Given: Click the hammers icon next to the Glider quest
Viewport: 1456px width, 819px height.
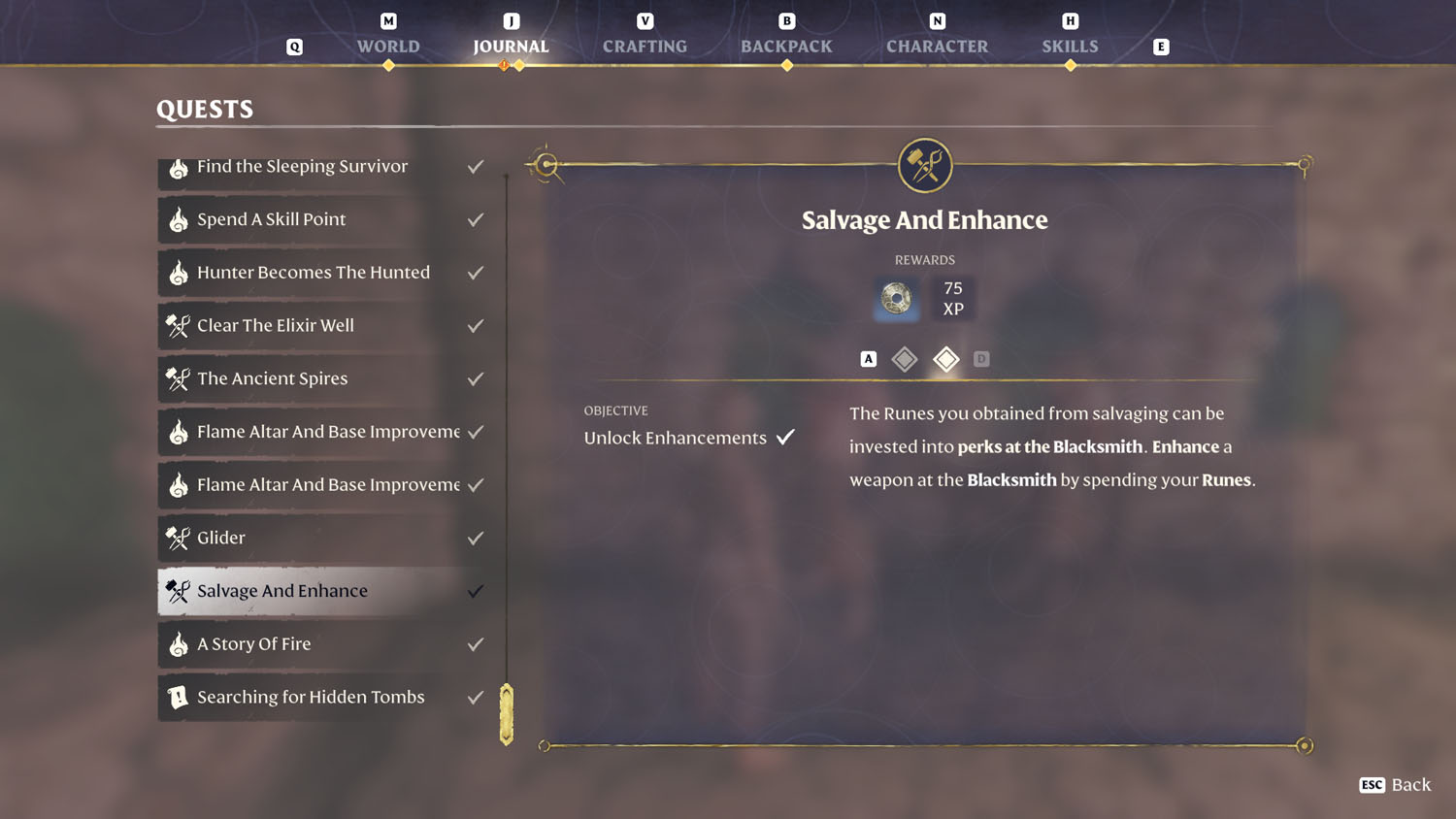Looking at the screenshot, I should [179, 538].
